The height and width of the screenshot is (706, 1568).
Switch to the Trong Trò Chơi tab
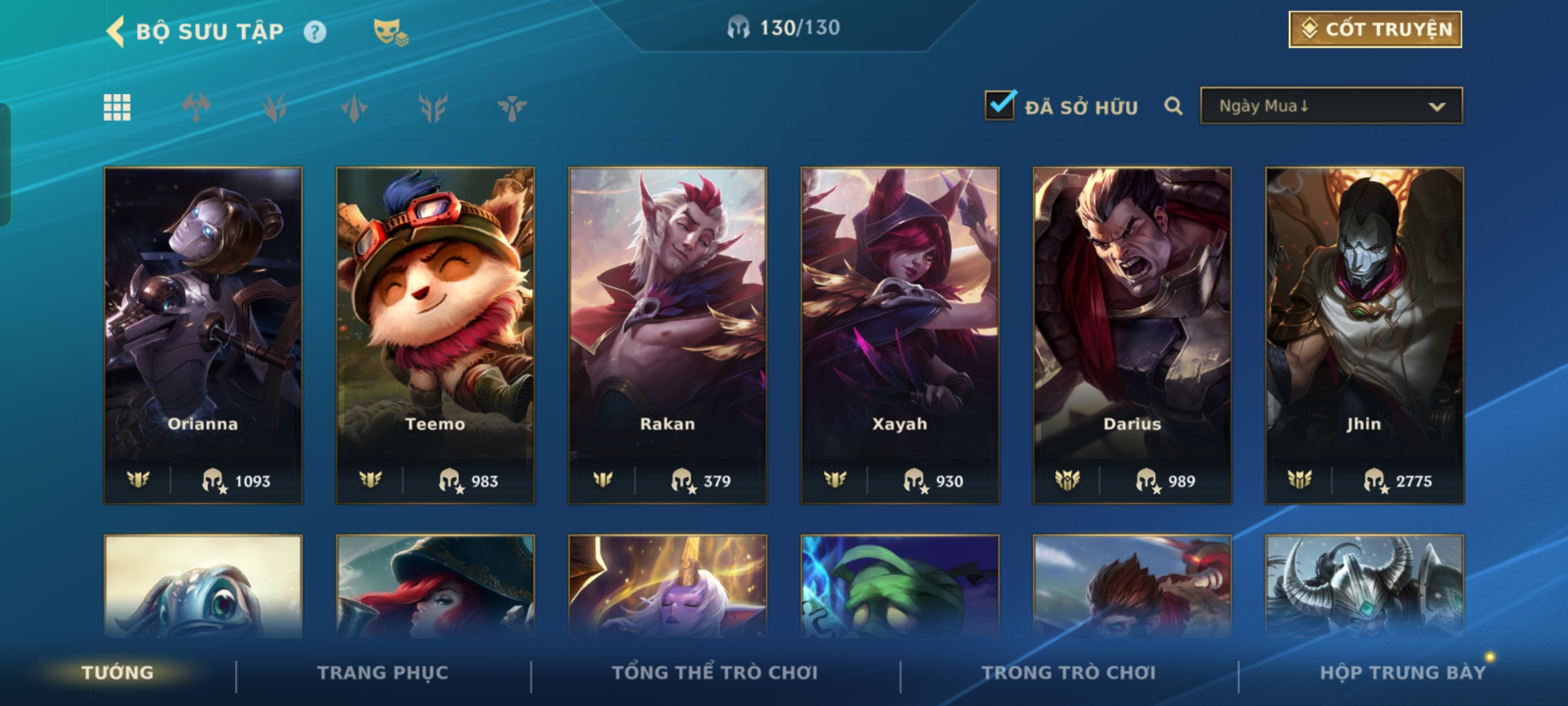click(x=1069, y=673)
